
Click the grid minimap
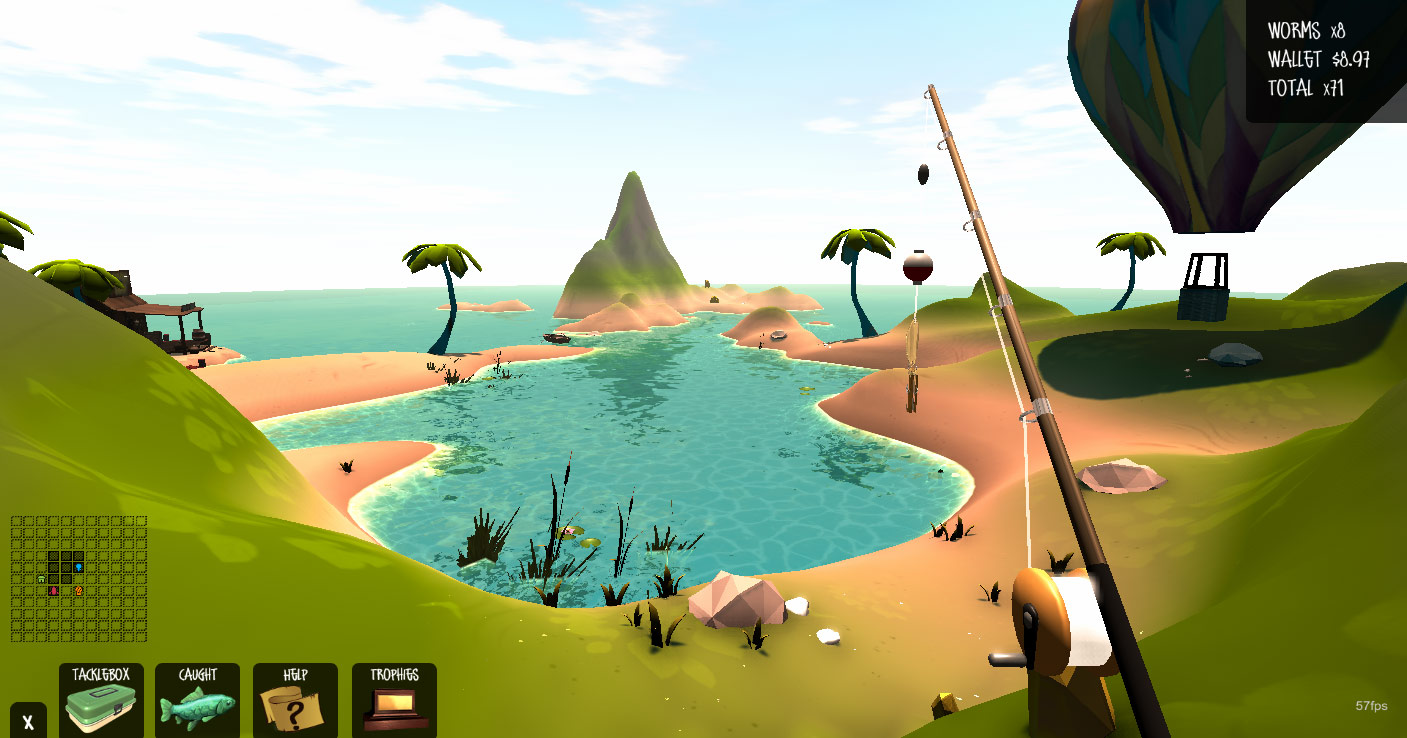pyautogui.click(x=79, y=578)
